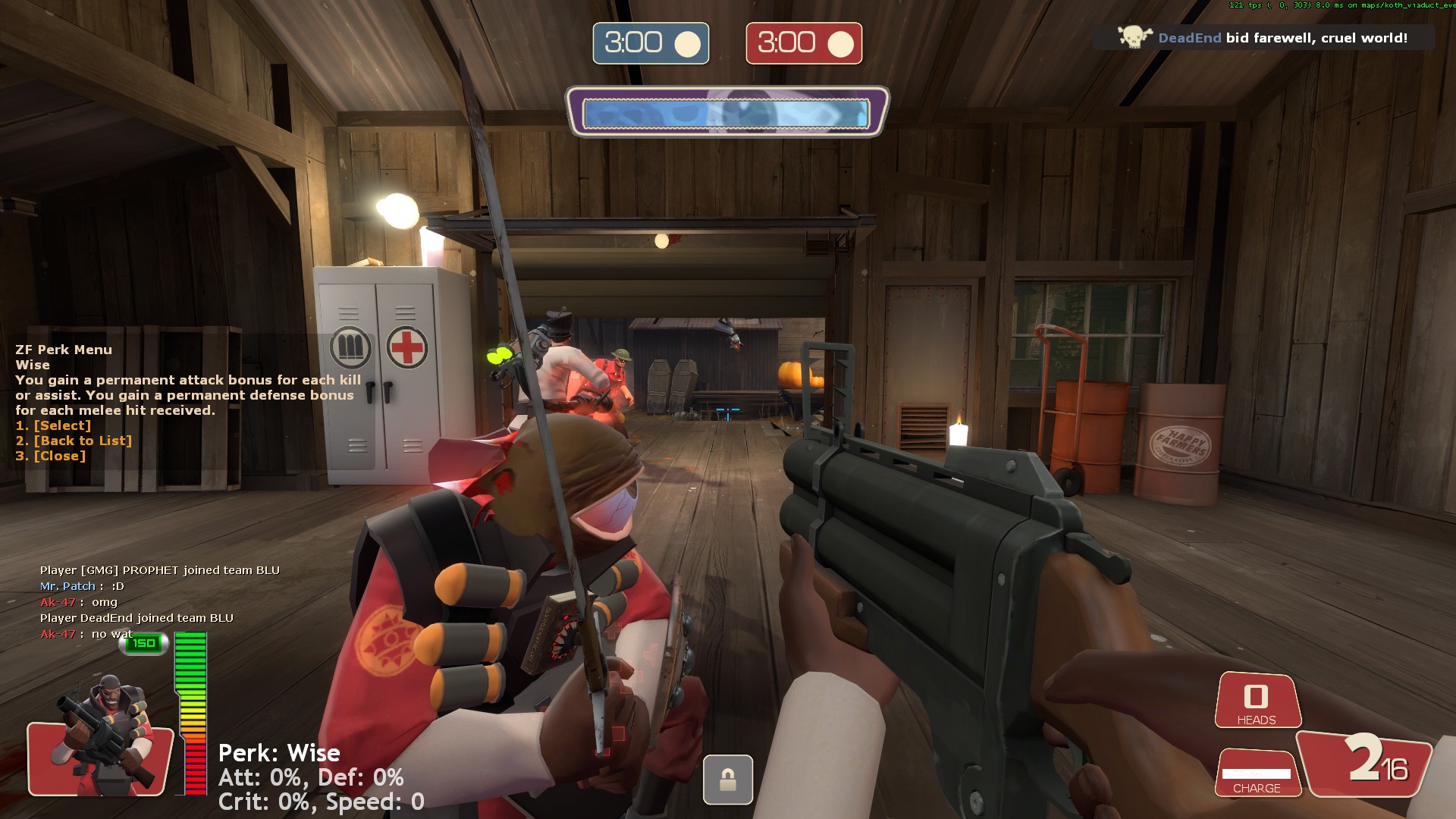Viewport: 1456px width, 819px height.
Task: Click the Mr. Patch name in chat
Action: pyautogui.click(x=65, y=586)
